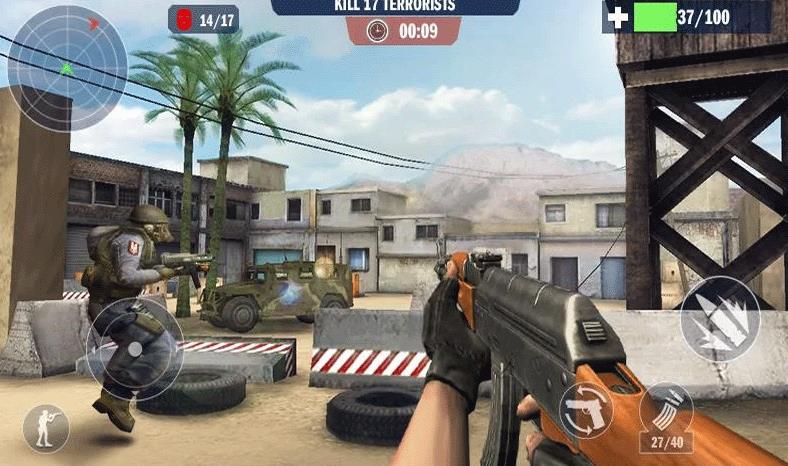Fire the weapon with the bullets button
788x466 pixels.
[720, 319]
